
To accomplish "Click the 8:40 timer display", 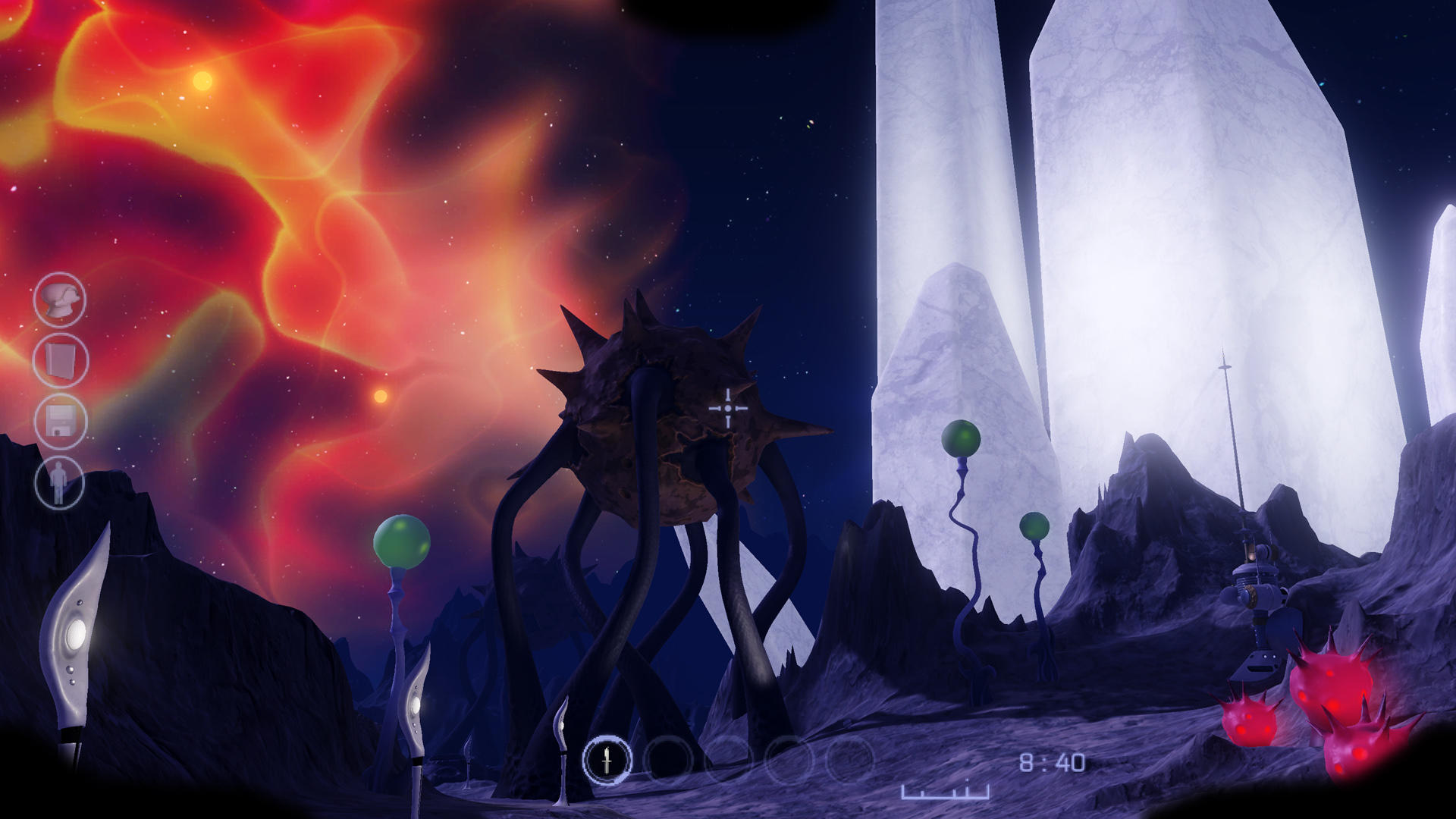I will coord(1054,763).
